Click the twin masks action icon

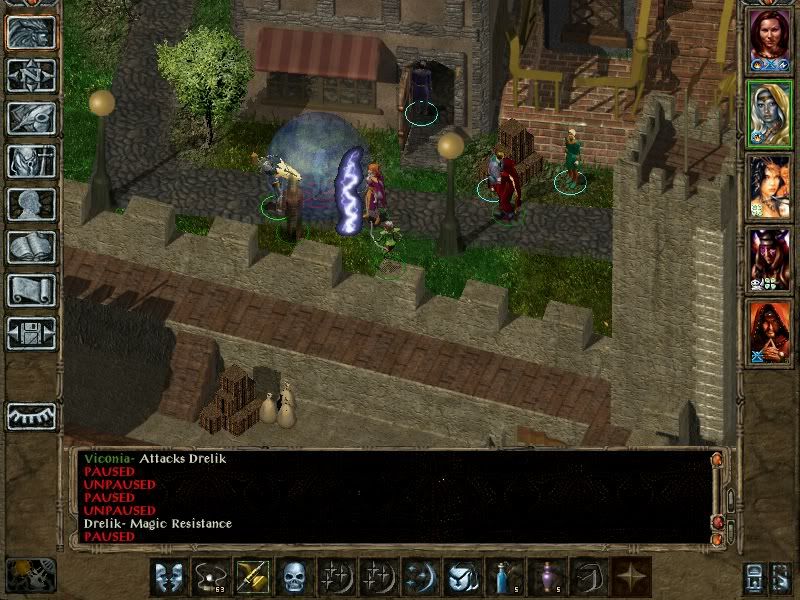169,577
